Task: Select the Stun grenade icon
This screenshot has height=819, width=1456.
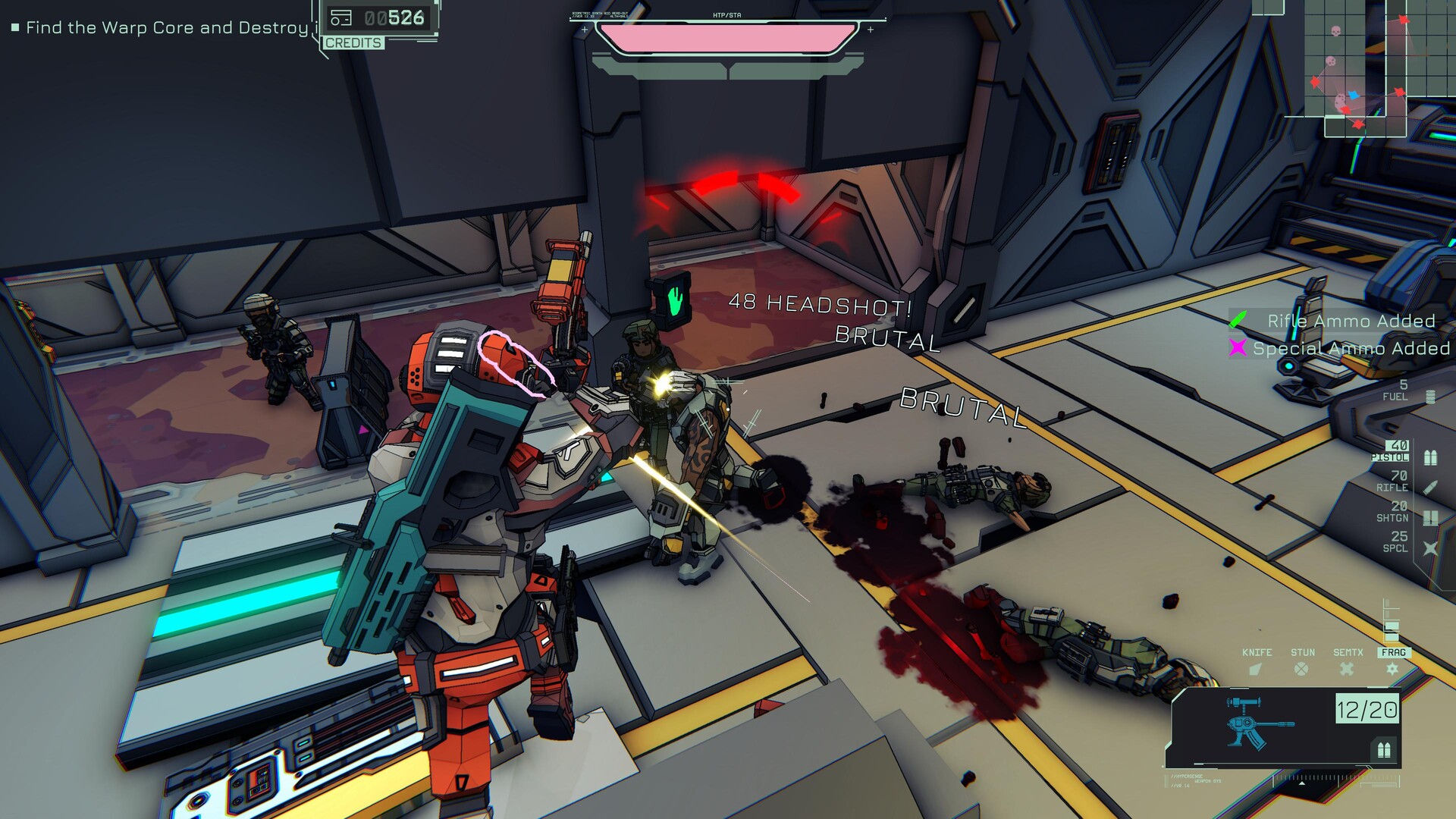Action: tap(1301, 668)
